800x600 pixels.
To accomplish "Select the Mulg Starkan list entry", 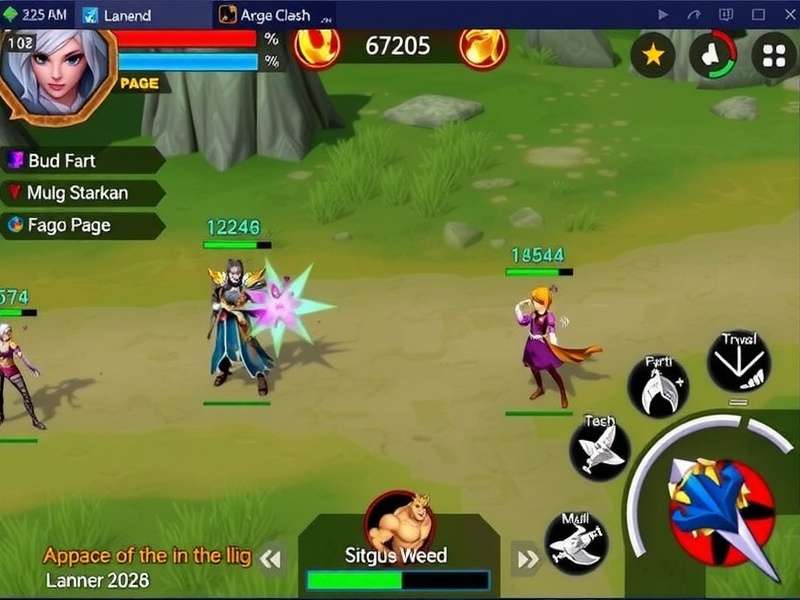I will coord(82,192).
